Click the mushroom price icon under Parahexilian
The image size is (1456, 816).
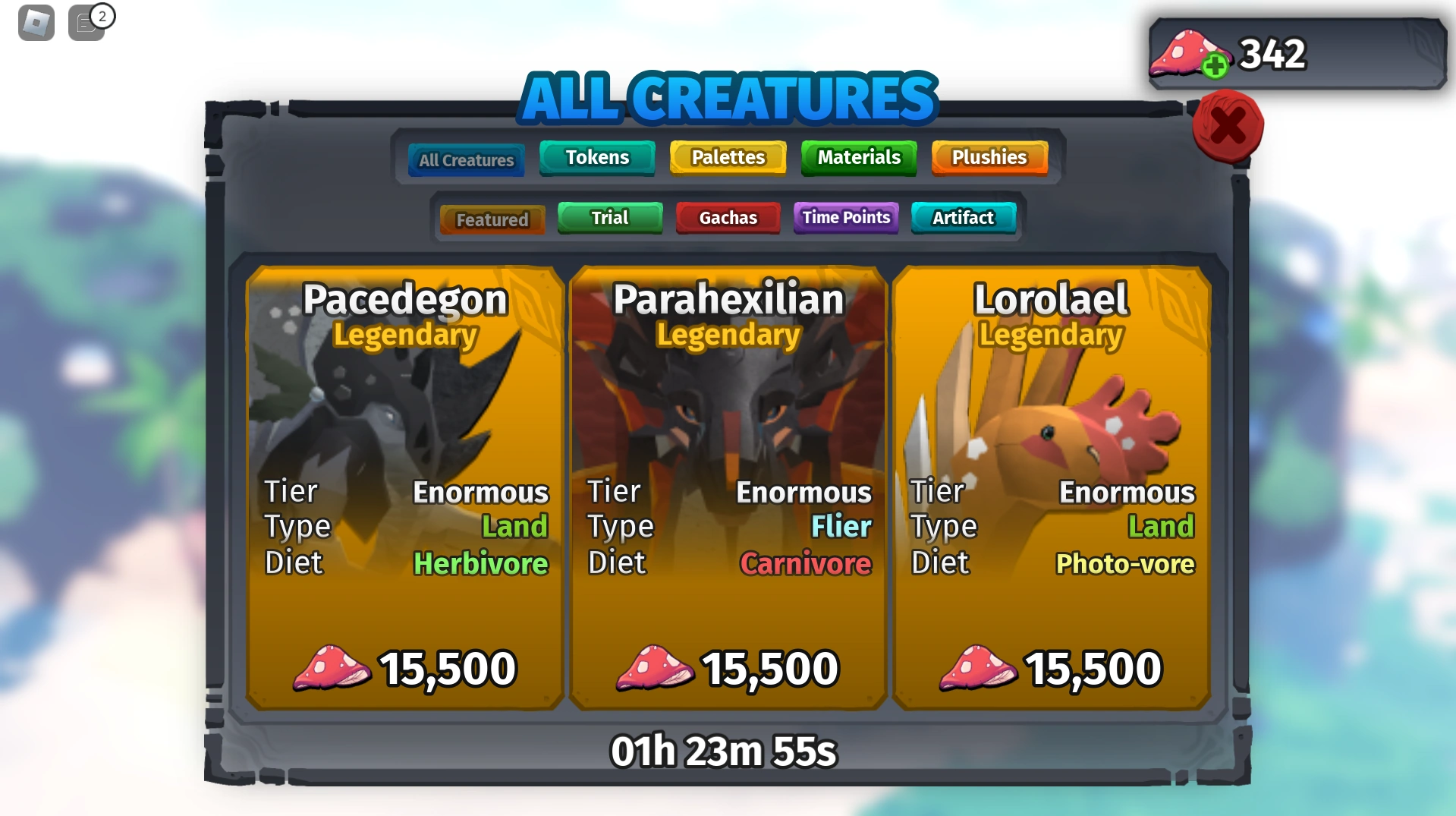(659, 669)
